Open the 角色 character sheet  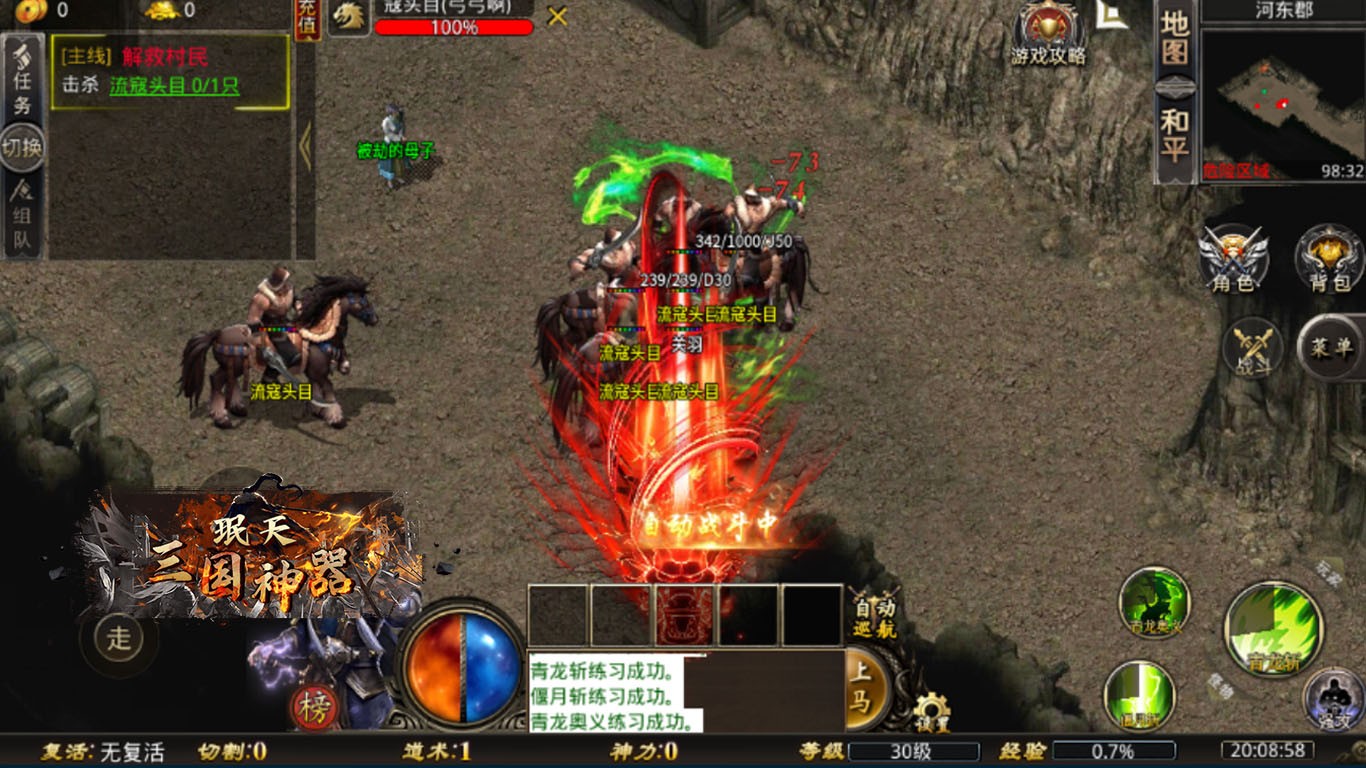[x=1234, y=258]
